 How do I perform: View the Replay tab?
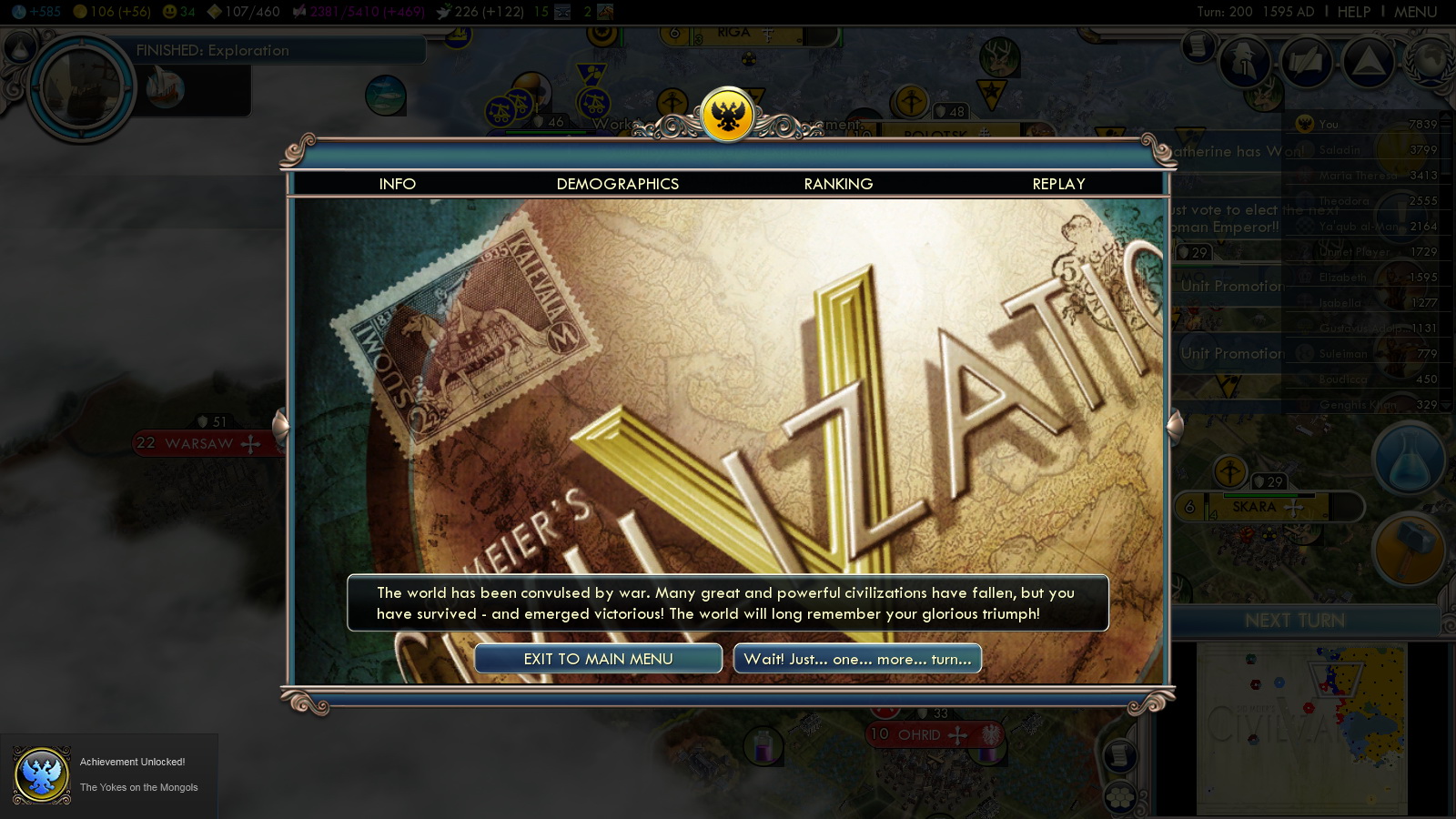click(x=1058, y=184)
